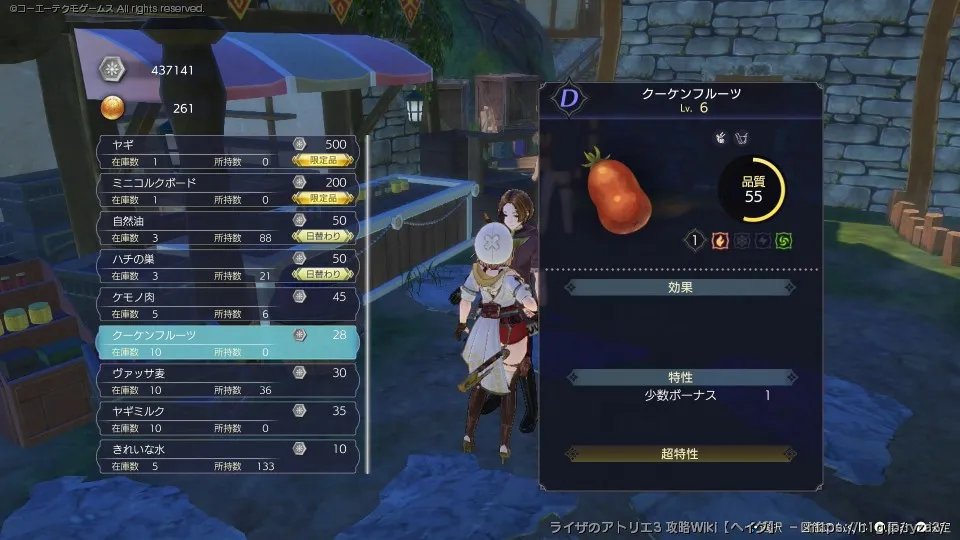Choose the きれいな水 entry

click(227, 456)
